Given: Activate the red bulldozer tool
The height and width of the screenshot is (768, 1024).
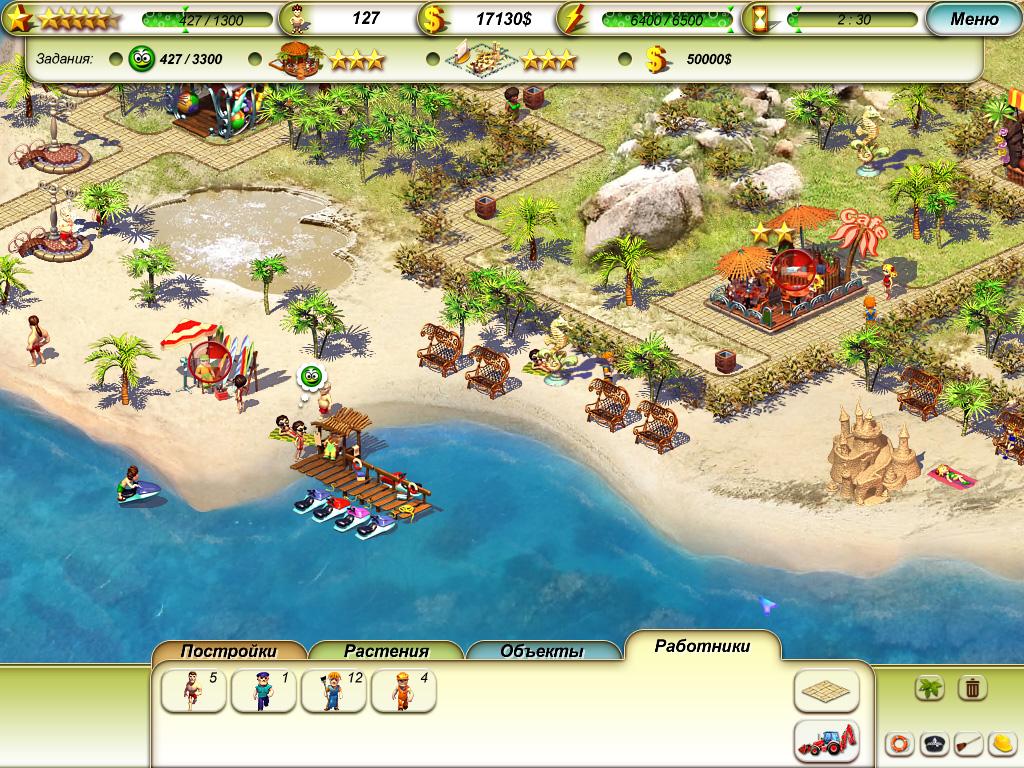Looking at the screenshot, I should pyautogui.click(x=827, y=741).
